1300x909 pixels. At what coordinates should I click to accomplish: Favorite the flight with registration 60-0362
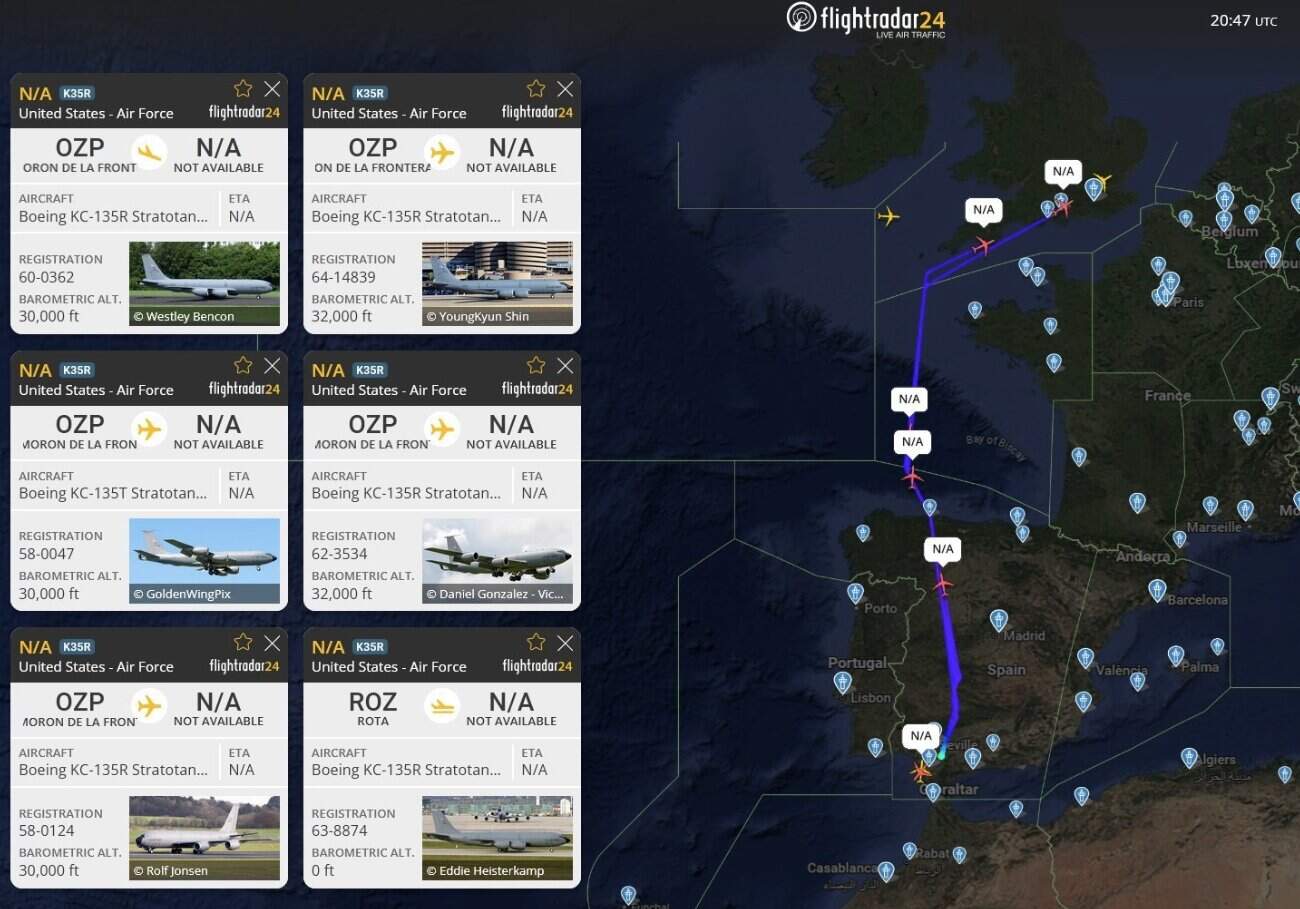(x=242, y=87)
